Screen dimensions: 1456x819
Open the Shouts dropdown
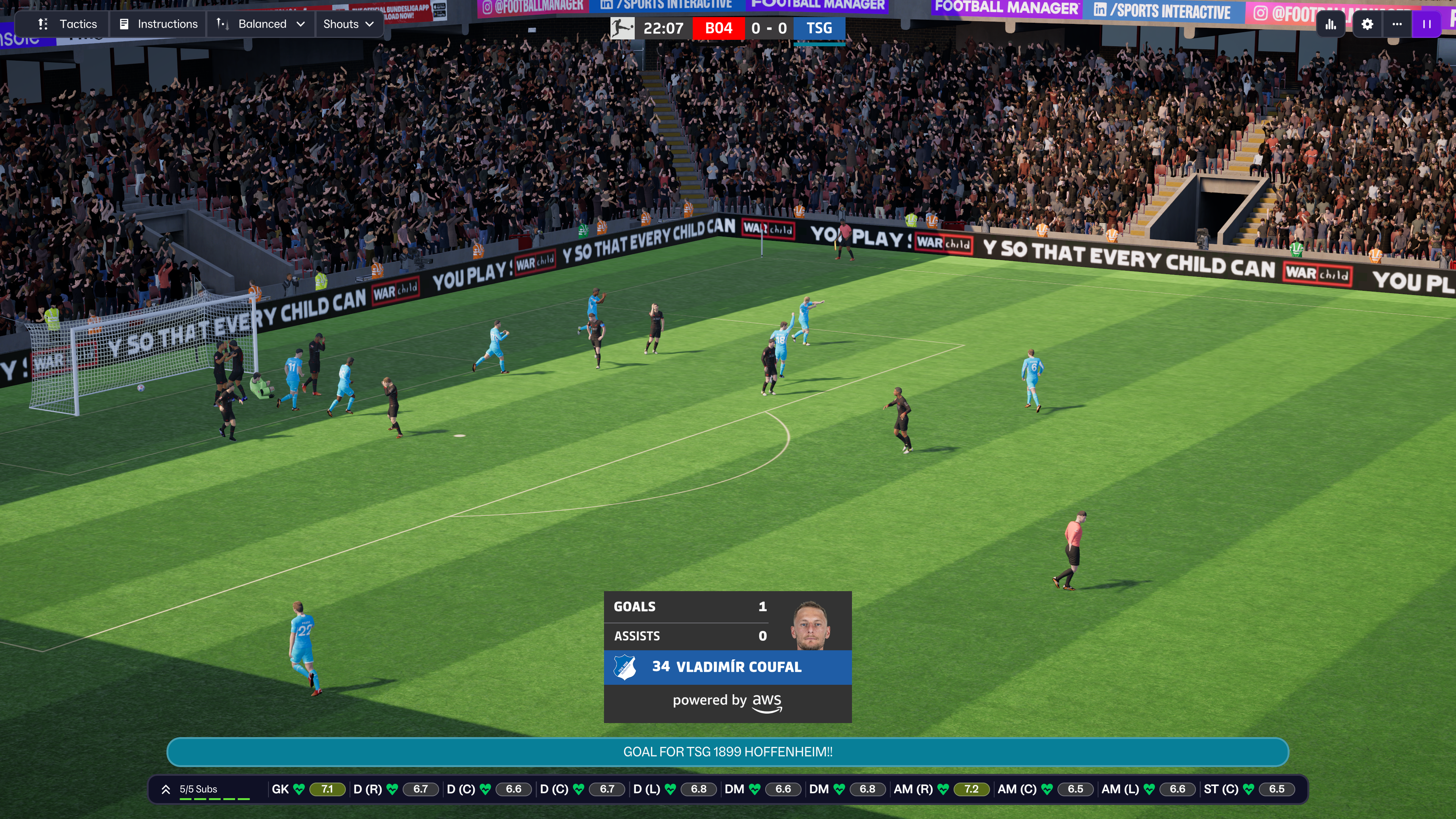[348, 24]
